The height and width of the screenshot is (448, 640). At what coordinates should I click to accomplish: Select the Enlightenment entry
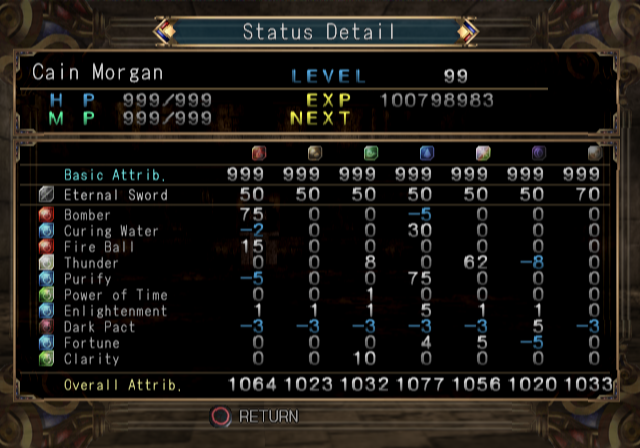[115, 311]
